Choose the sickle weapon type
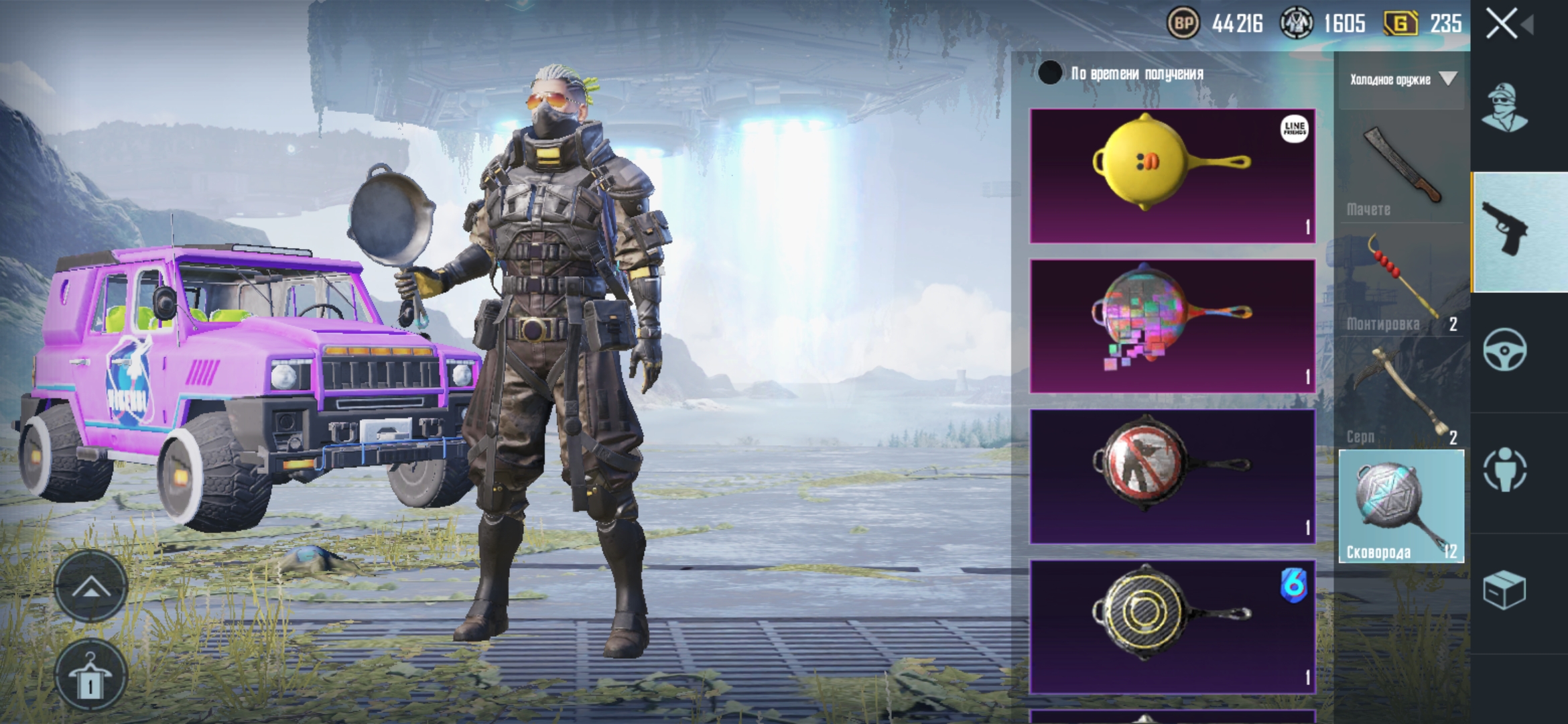The width and height of the screenshot is (1568, 724). coord(1402,394)
